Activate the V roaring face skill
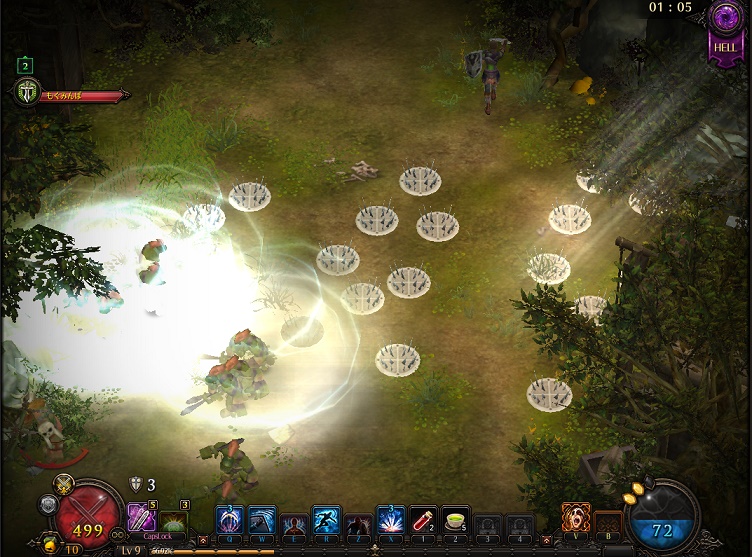Image resolution: width=752 pixels, height=557 pixels. 576,518
